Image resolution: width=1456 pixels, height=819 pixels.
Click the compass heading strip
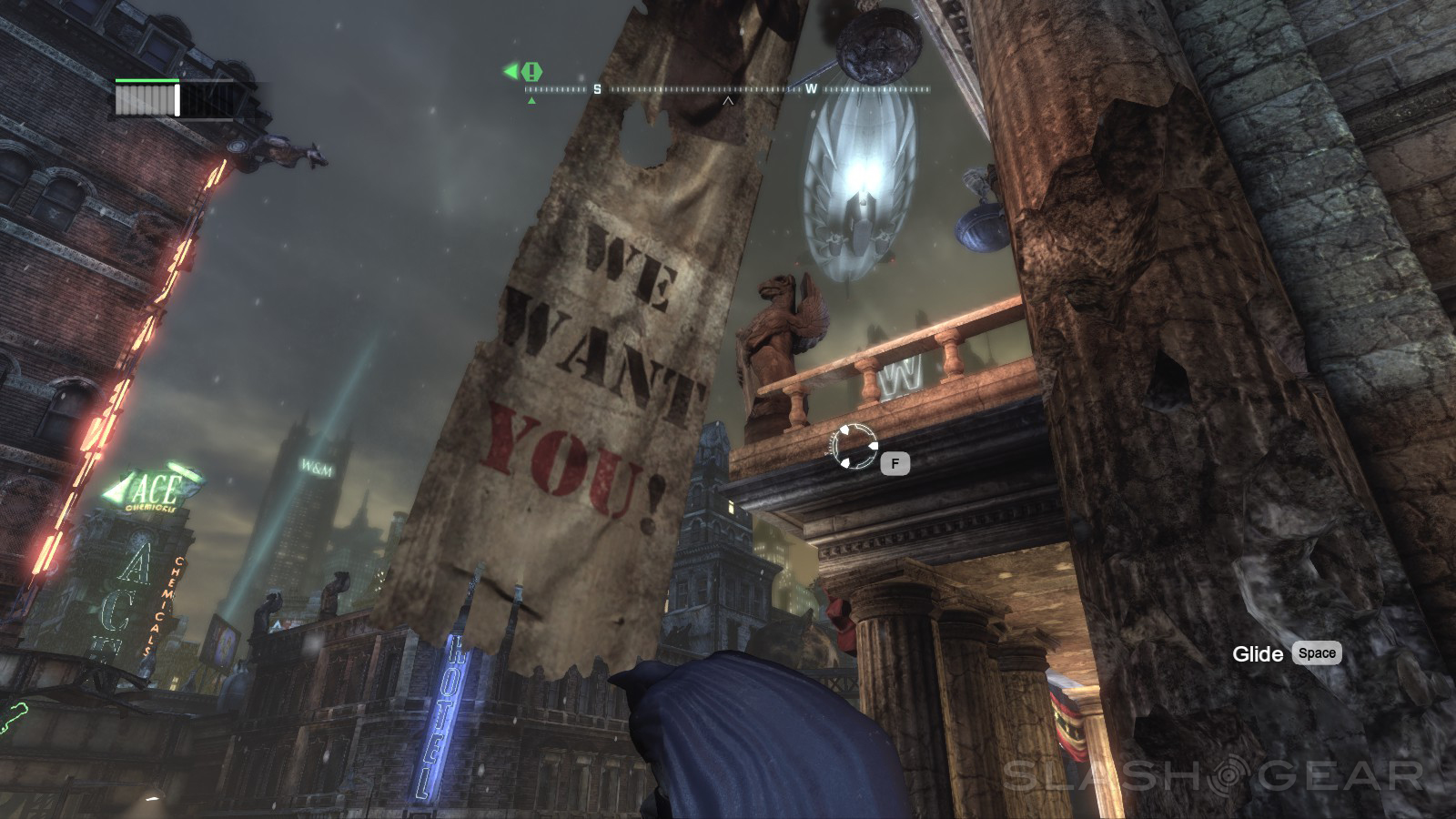[727, 89]
